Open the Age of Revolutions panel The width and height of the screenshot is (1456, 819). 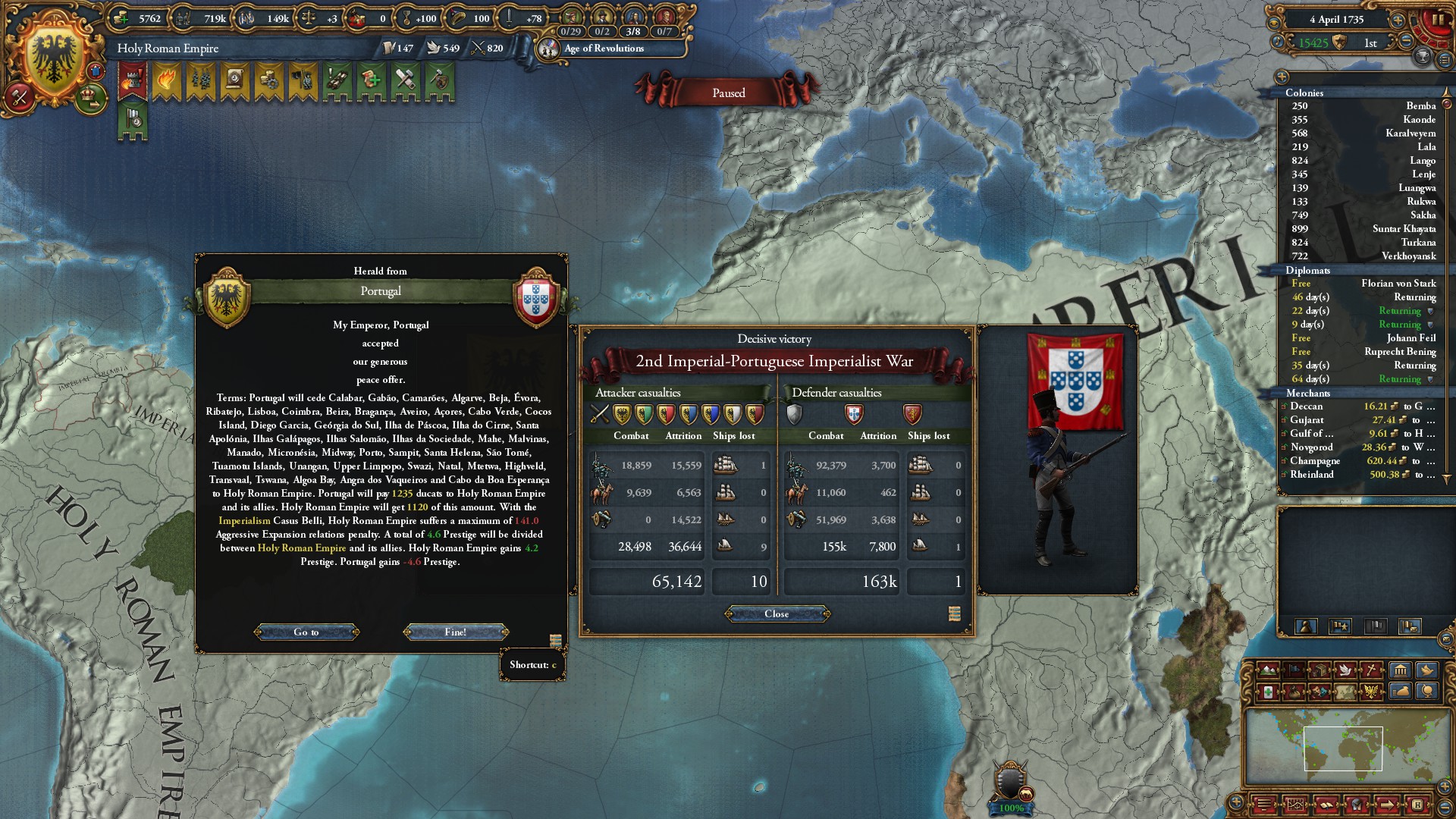(604, 49)
